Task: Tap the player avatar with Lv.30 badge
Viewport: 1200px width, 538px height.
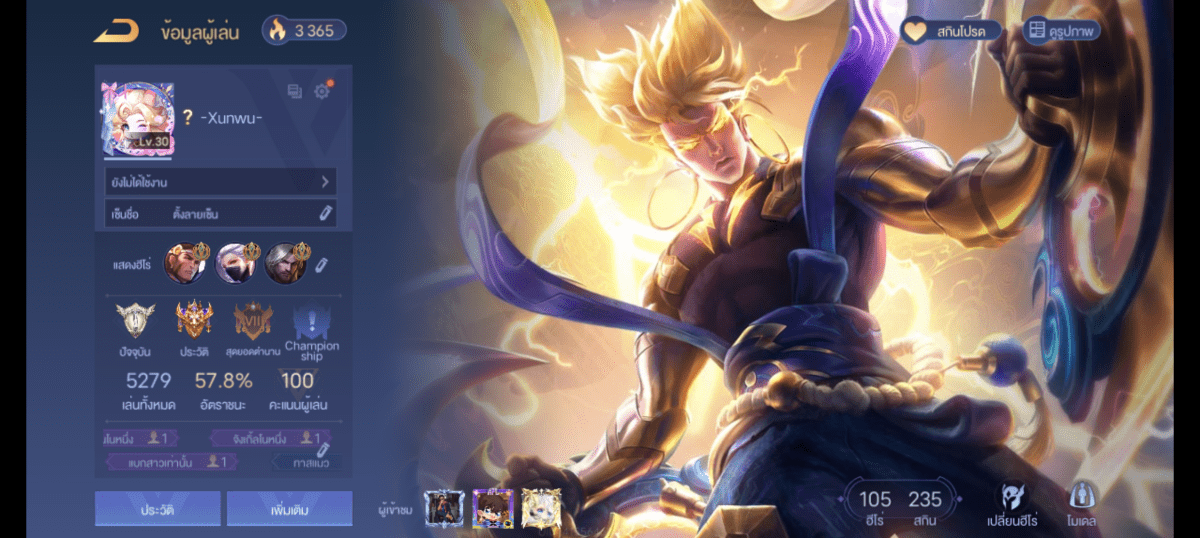Action: click(137, 119)
